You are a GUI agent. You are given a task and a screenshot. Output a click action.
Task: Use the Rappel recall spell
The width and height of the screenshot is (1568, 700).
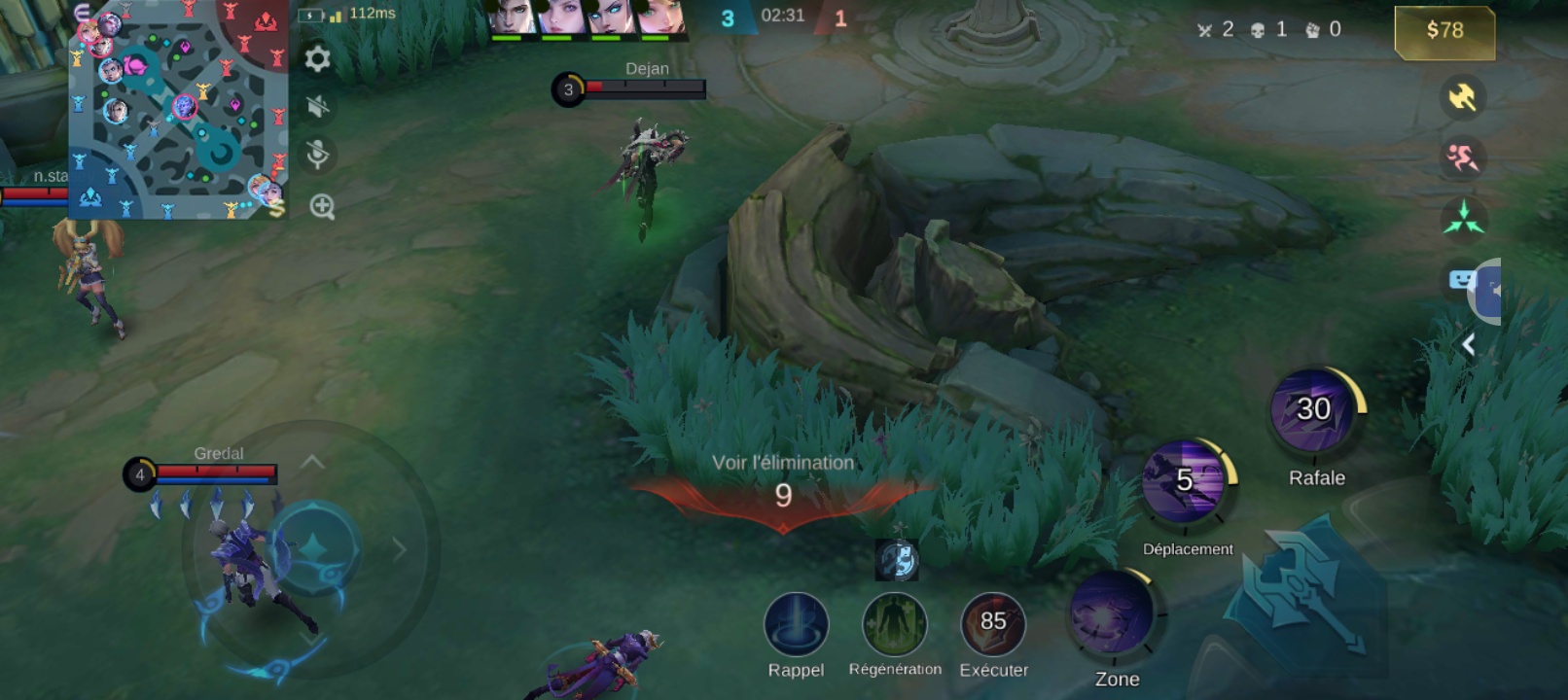coord(796,625)
